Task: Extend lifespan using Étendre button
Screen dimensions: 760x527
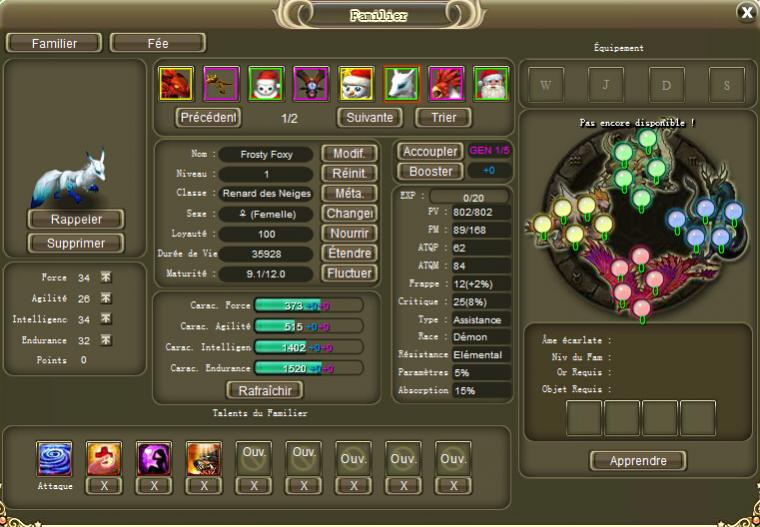Action: pos(349,253)
